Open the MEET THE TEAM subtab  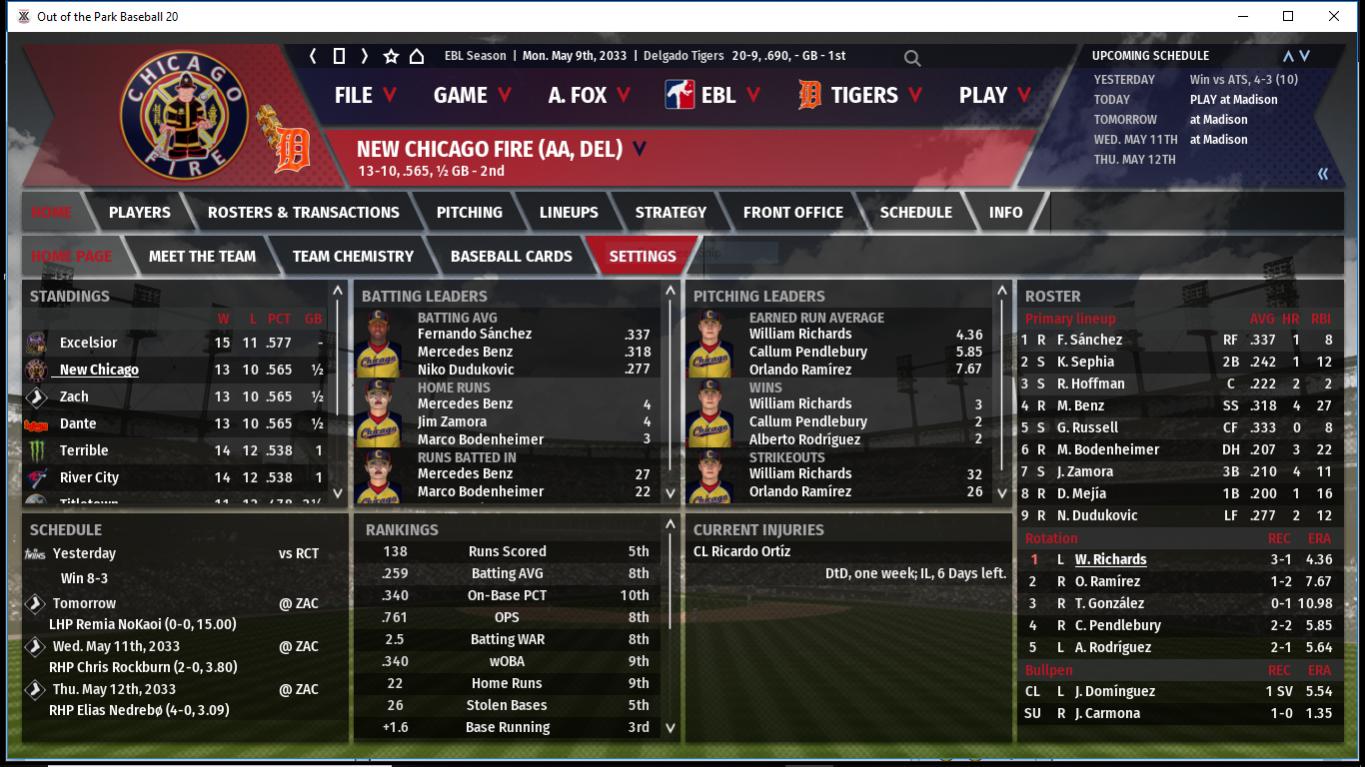[x=202, y=256]
